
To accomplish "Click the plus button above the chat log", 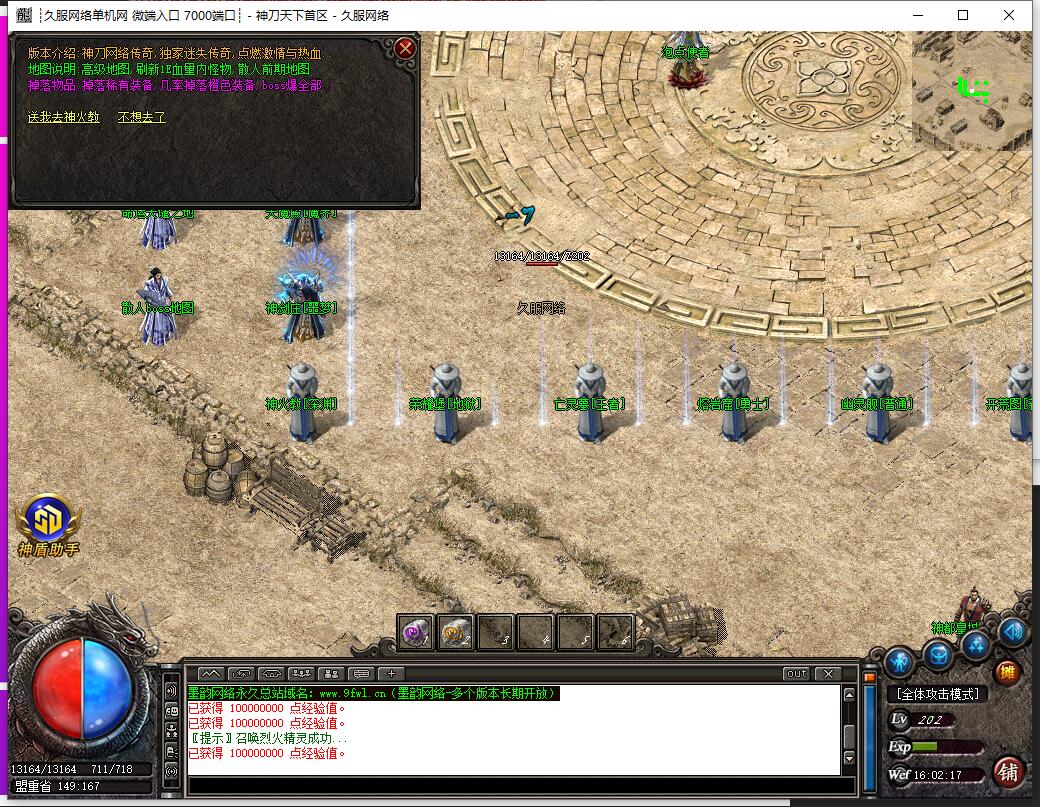I will pyautogui.click(x=391, y=673).
